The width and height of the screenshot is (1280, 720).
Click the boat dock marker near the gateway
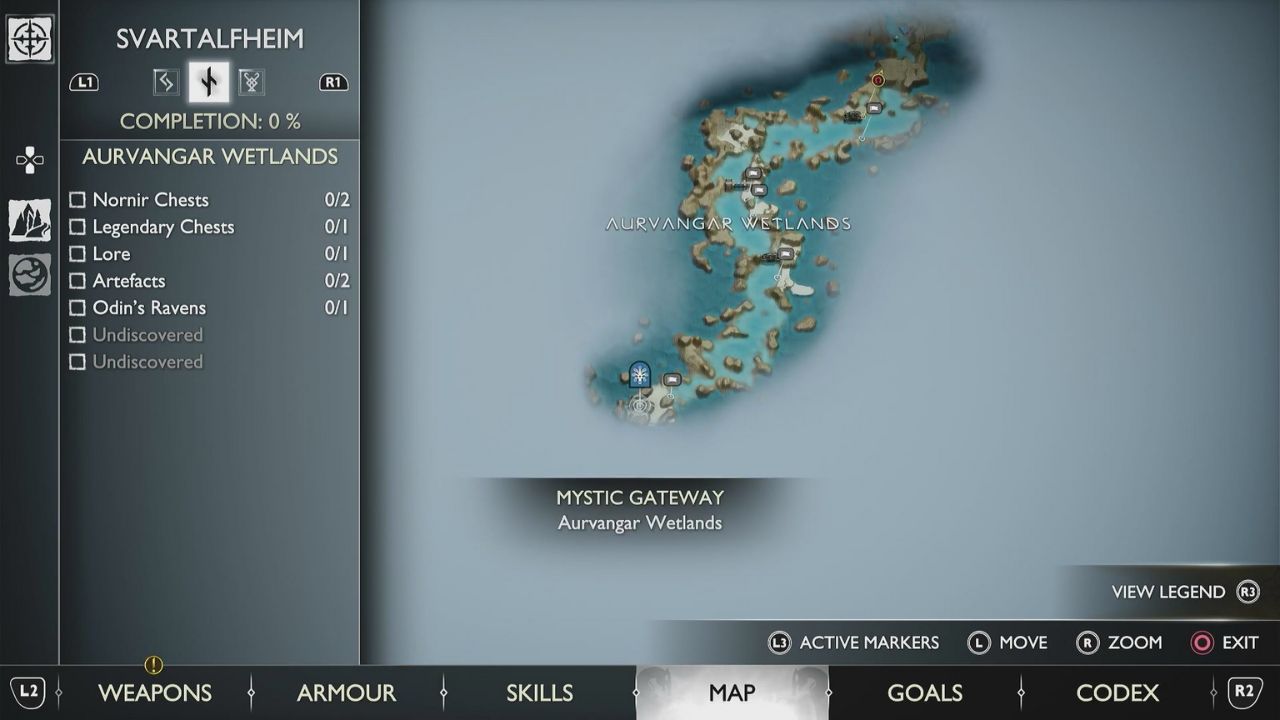point(672,379)
